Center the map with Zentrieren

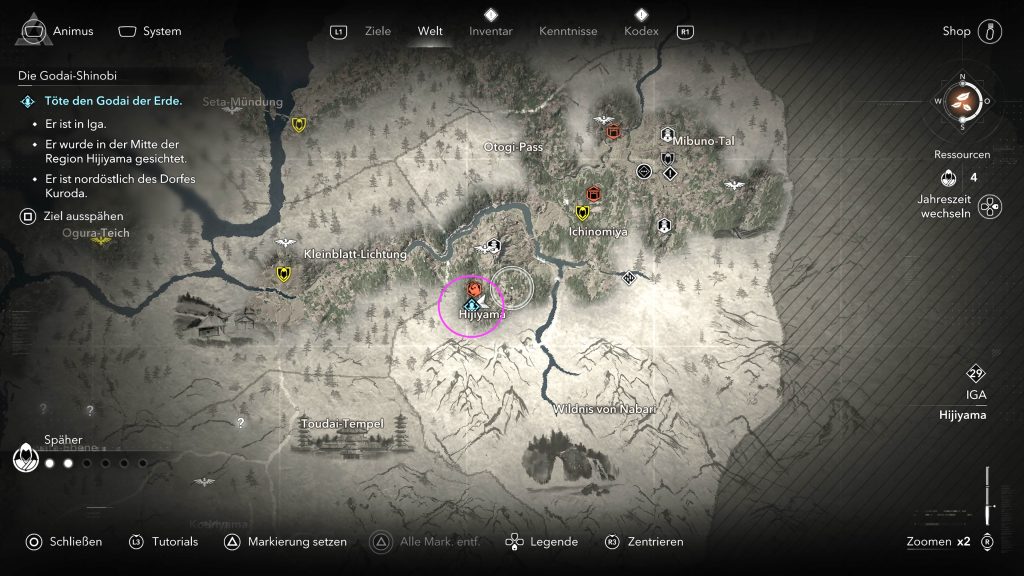point(645,542)
